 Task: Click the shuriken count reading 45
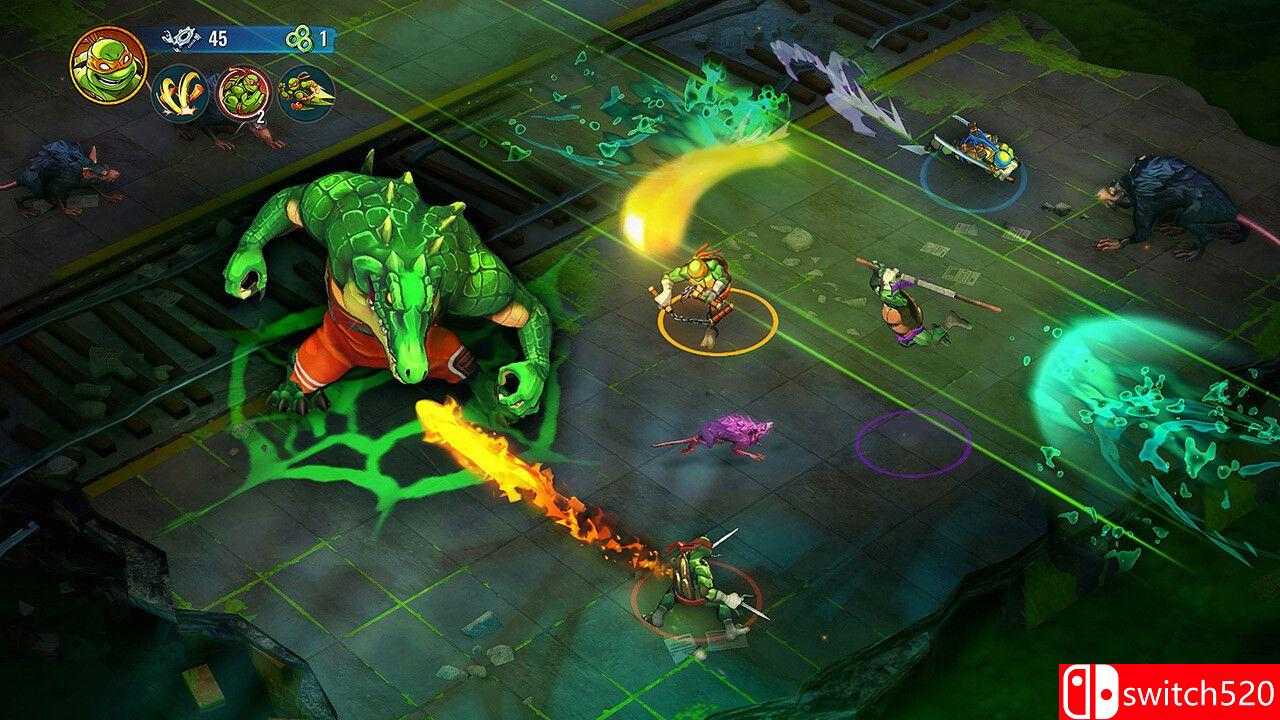218,39
